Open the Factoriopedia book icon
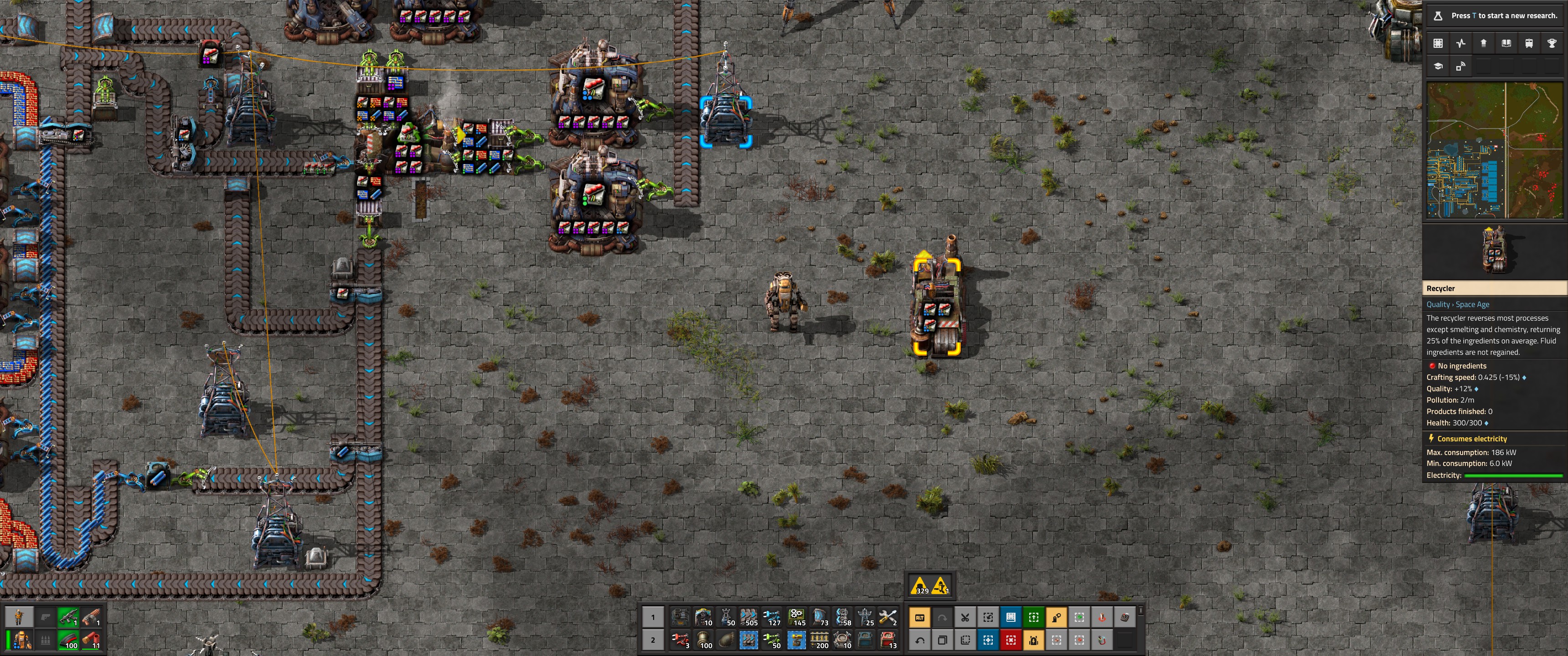The width and height of the screenshot is (1568, 656). pos(1506,43)
